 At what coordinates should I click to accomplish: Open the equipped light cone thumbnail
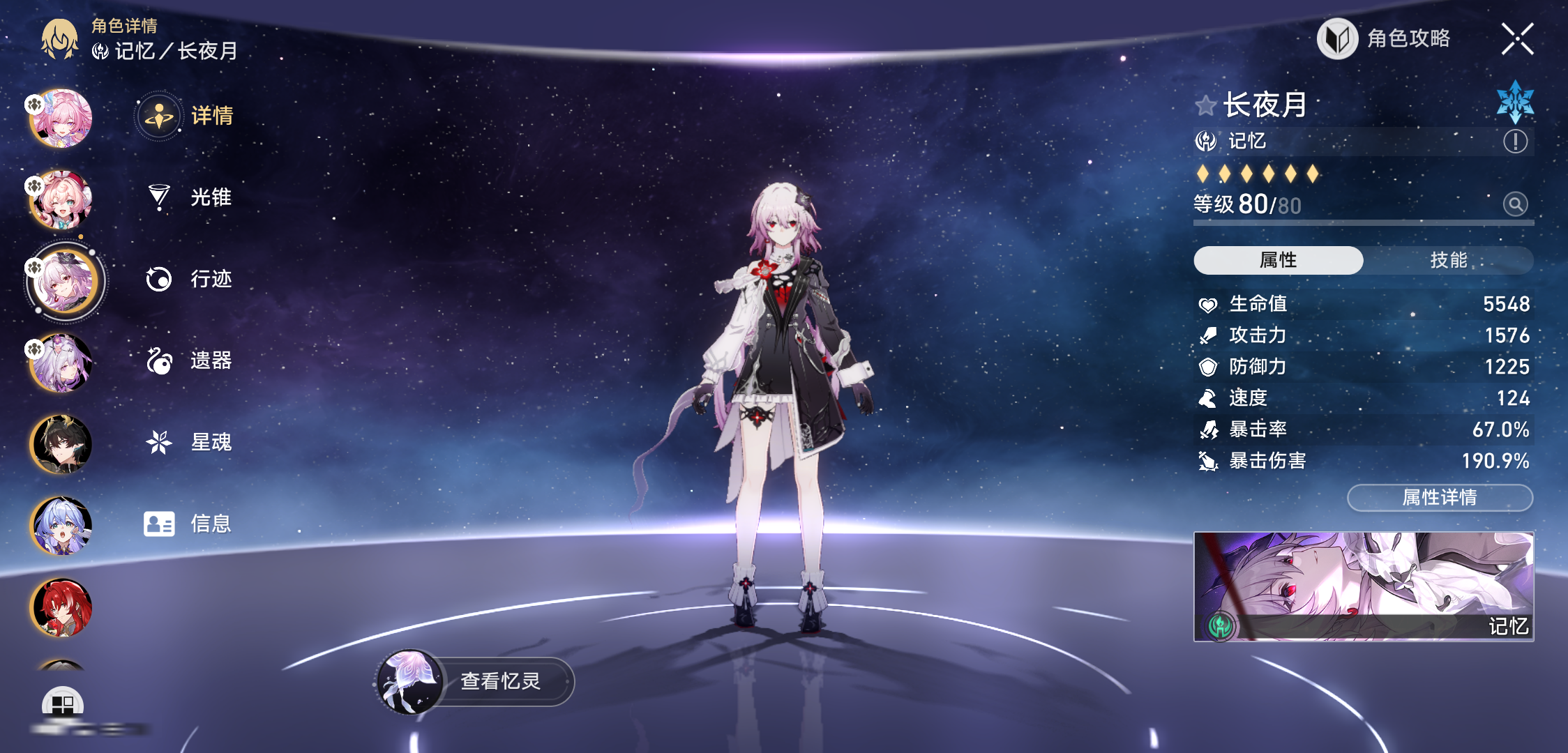coord(1363,586)
